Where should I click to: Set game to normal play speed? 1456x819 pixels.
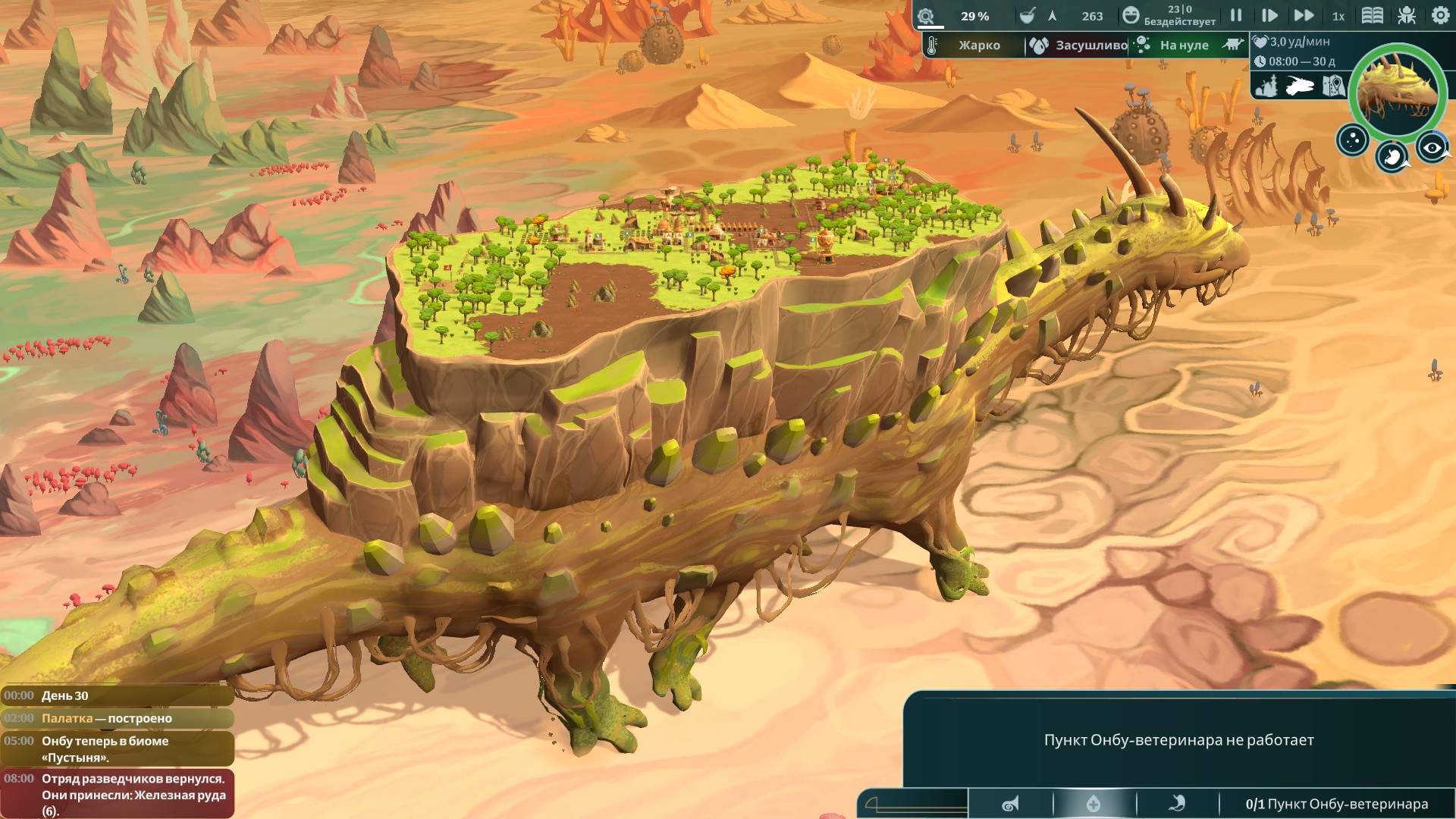point(1269,16)
